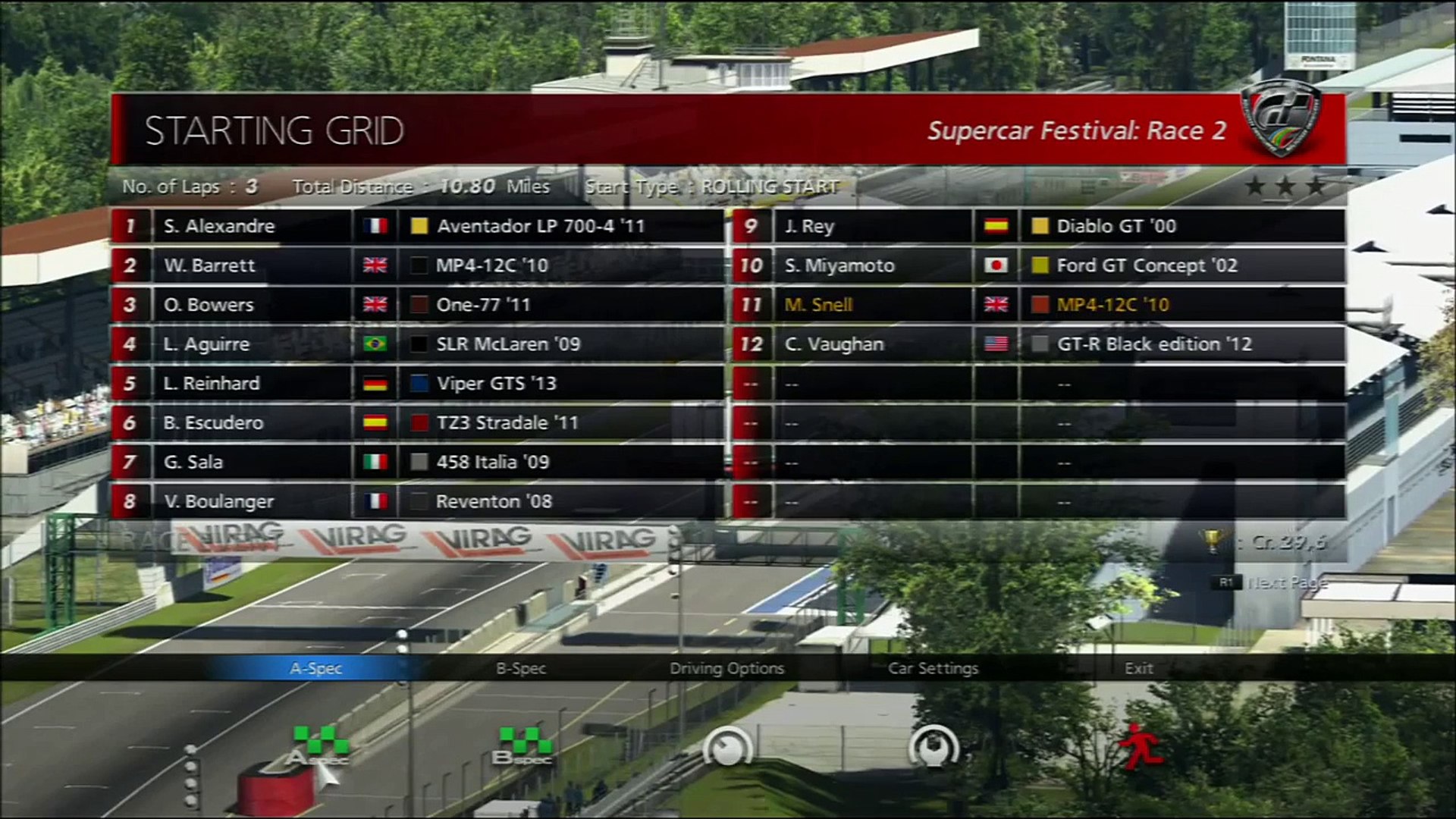The height and width of the screenshot is (819, 1456).
Task: Select the highlighted M. Snell row
Action: (x=1039, y=305)
